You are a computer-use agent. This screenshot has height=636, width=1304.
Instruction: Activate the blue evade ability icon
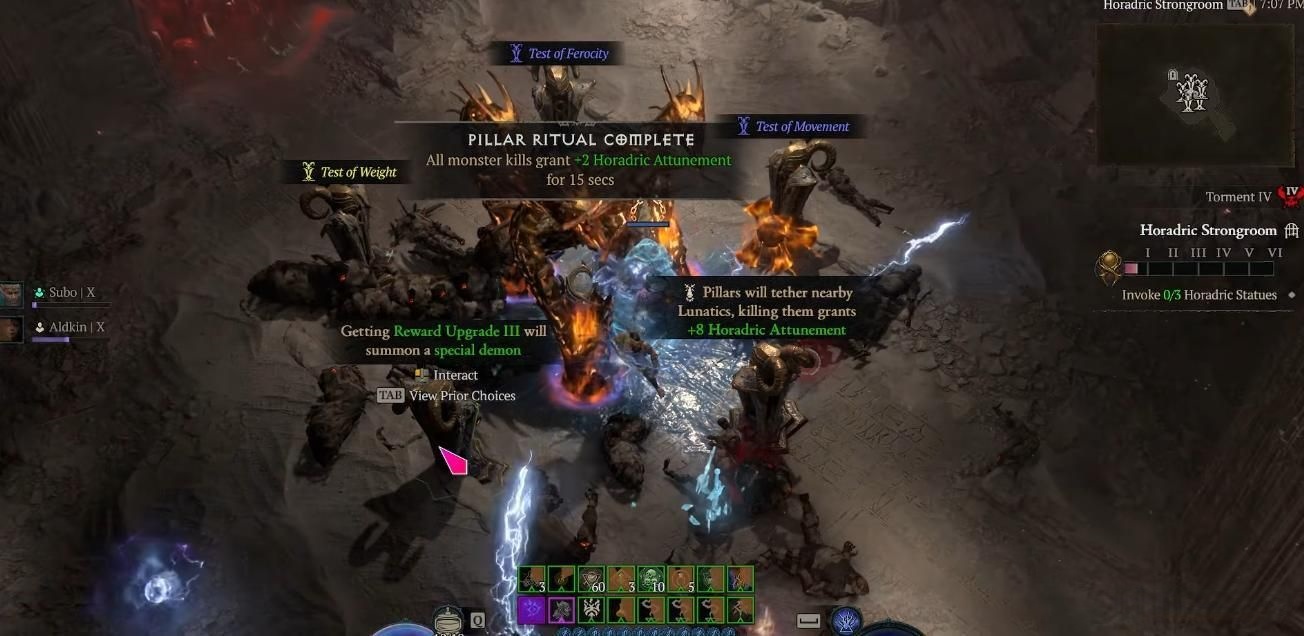click(x=846, y=621)
